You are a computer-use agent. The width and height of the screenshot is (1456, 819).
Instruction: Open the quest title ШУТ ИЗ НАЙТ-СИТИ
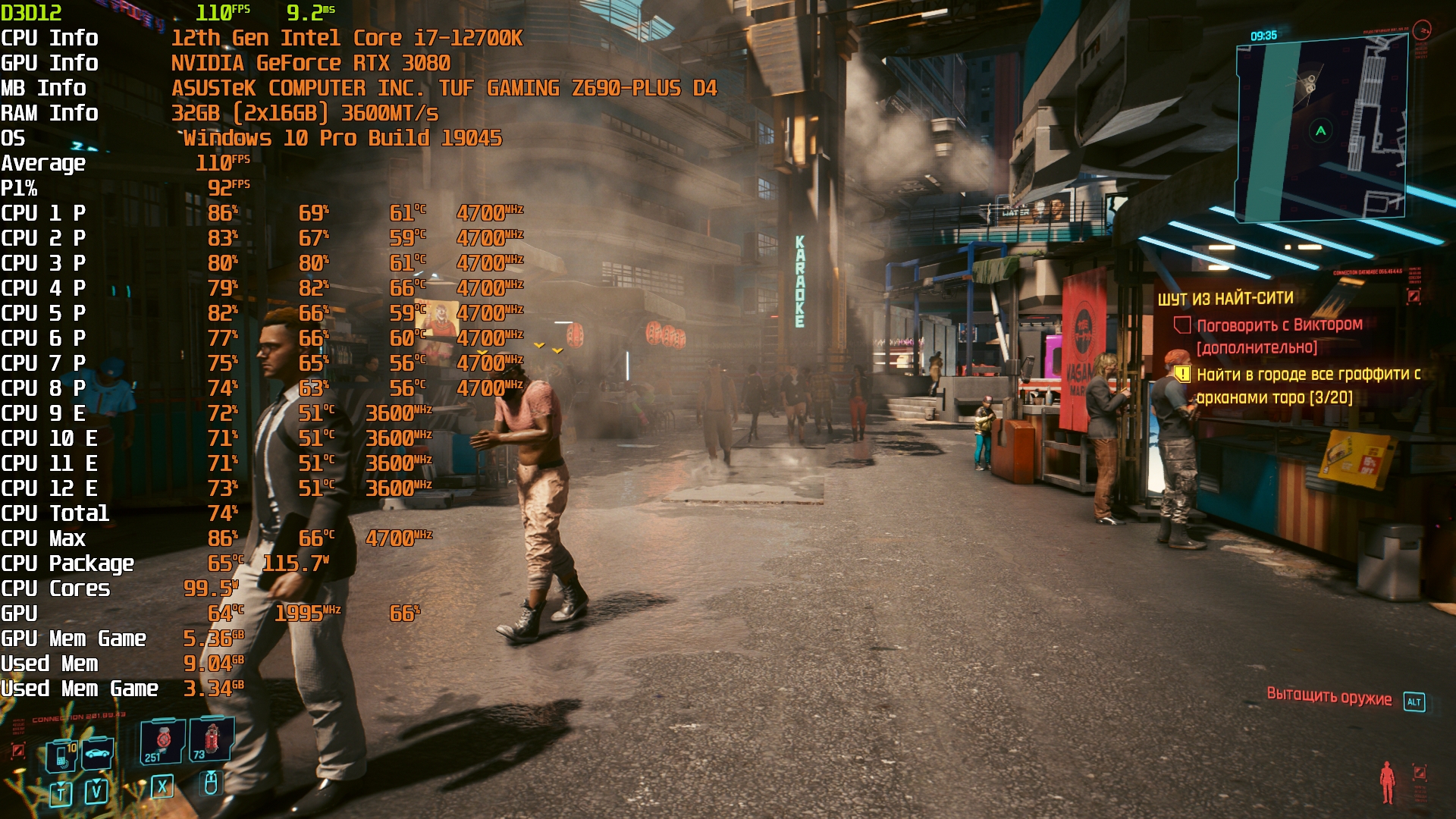[x=1225, y=299]
